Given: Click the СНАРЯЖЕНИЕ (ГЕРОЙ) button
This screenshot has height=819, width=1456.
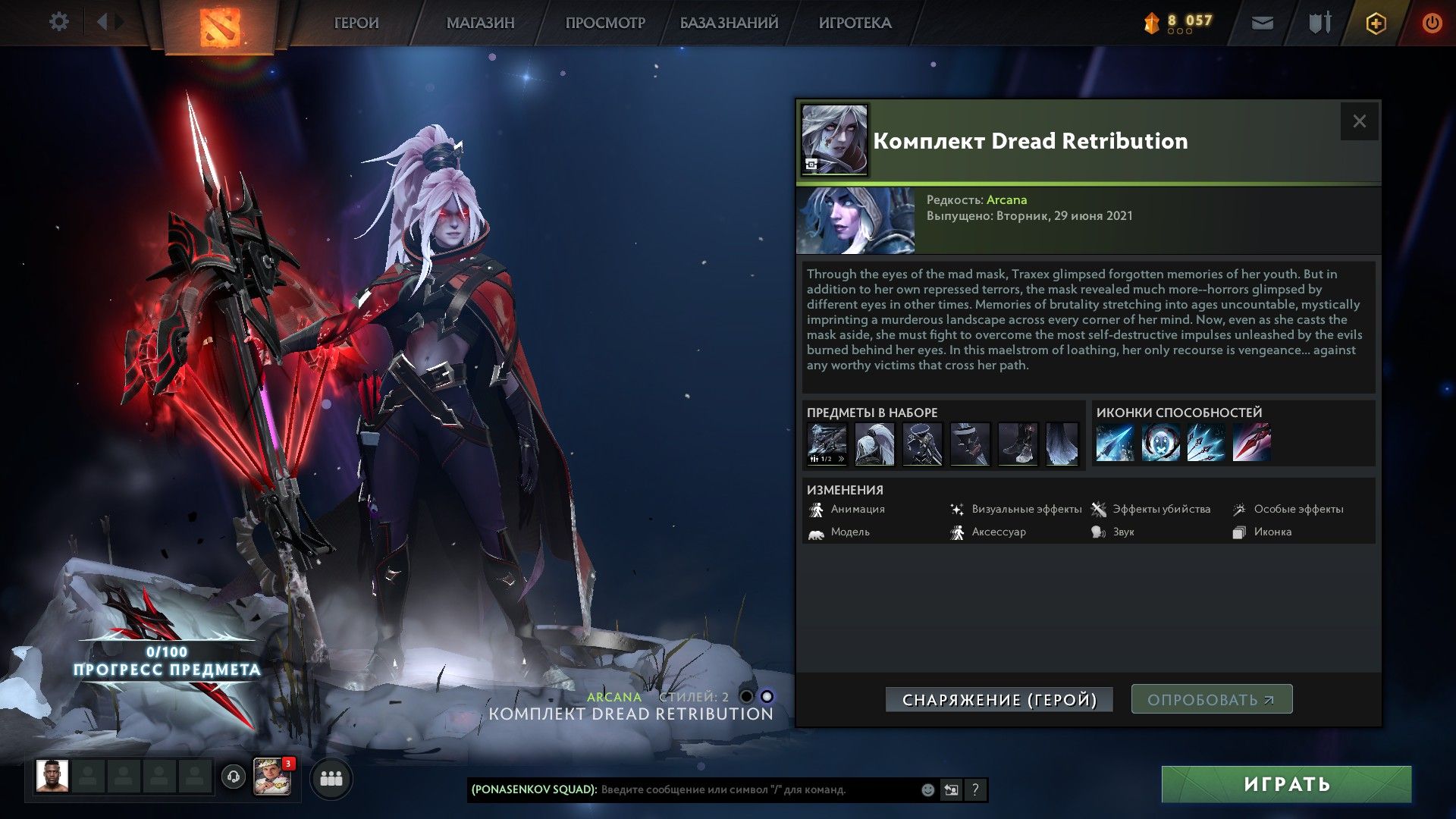Looking at the screenshot, I should tap(999, 700).
